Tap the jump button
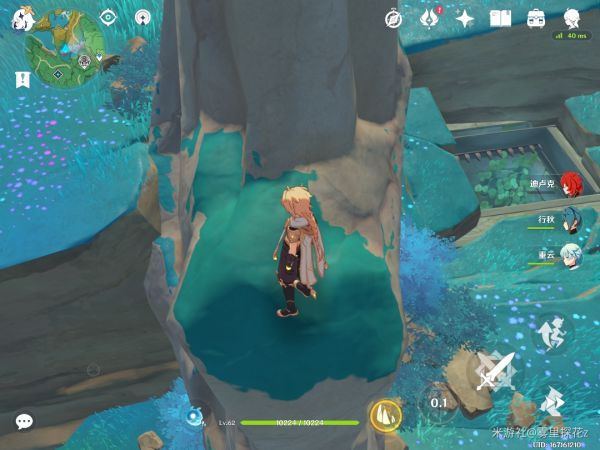Image resolution: width=600 pixels, height=450 pixels. coord(551,334)
